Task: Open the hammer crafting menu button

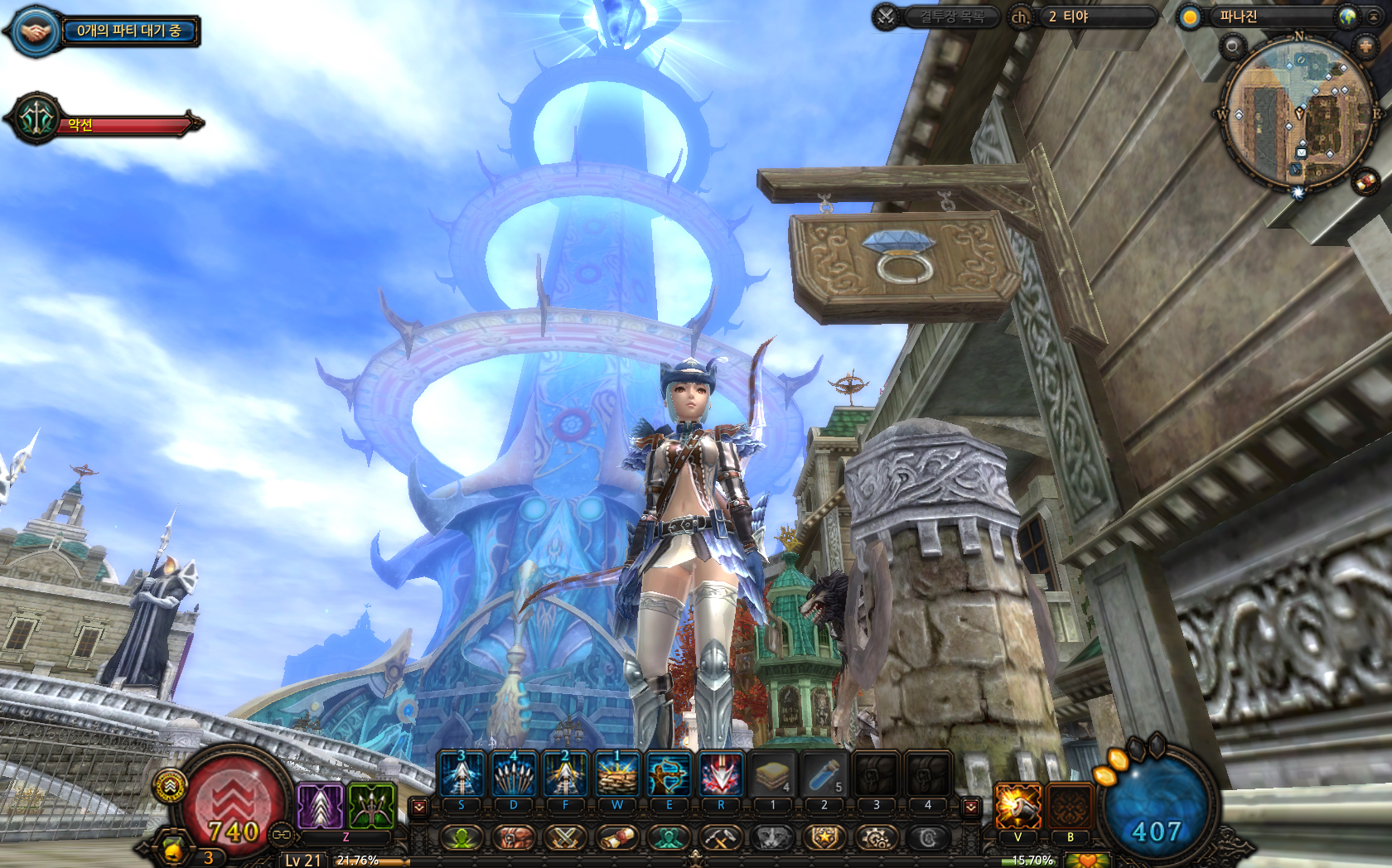Action: 720,838
